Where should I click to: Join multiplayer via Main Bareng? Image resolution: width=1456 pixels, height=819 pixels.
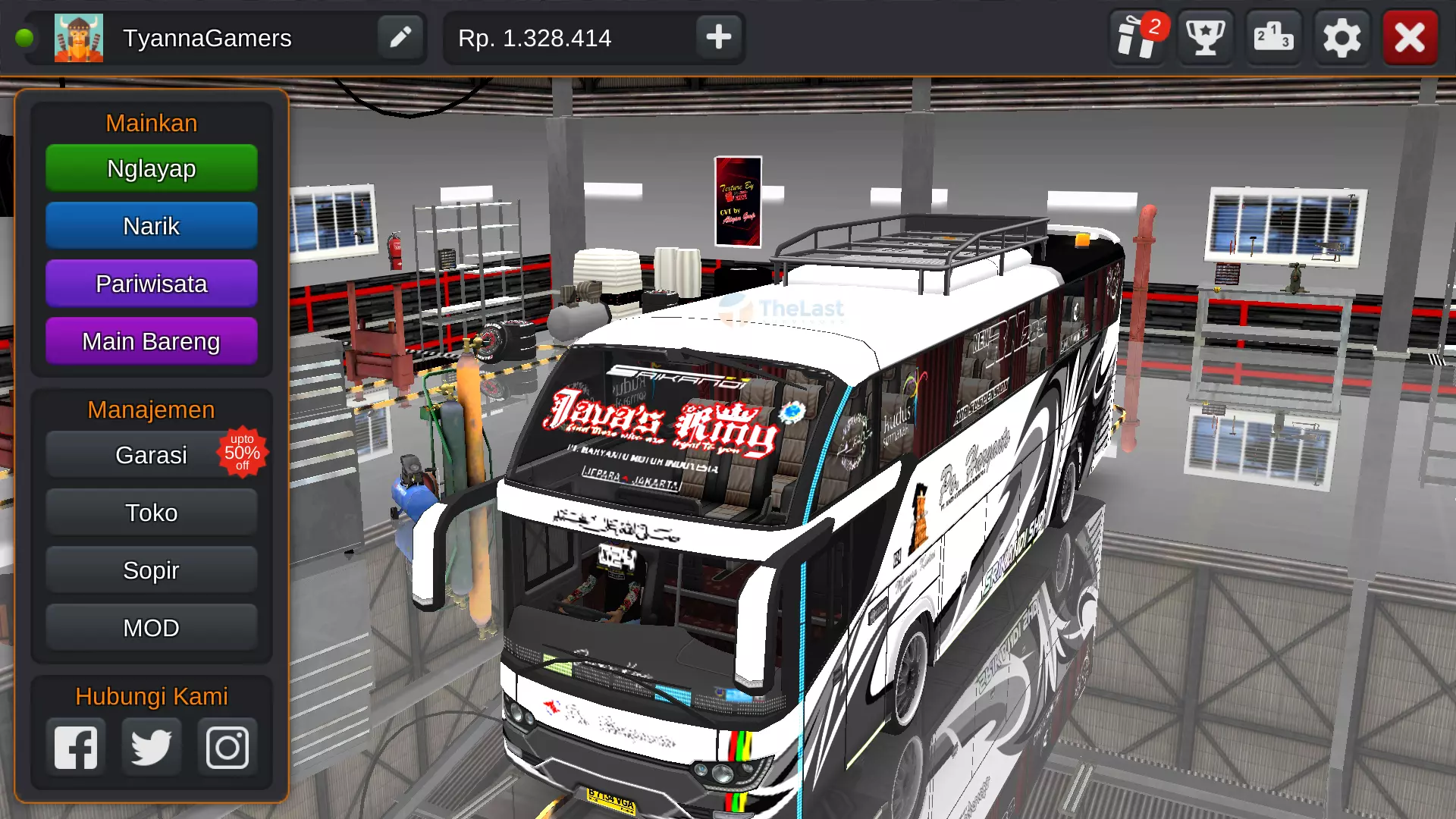(x=151, y=340)
